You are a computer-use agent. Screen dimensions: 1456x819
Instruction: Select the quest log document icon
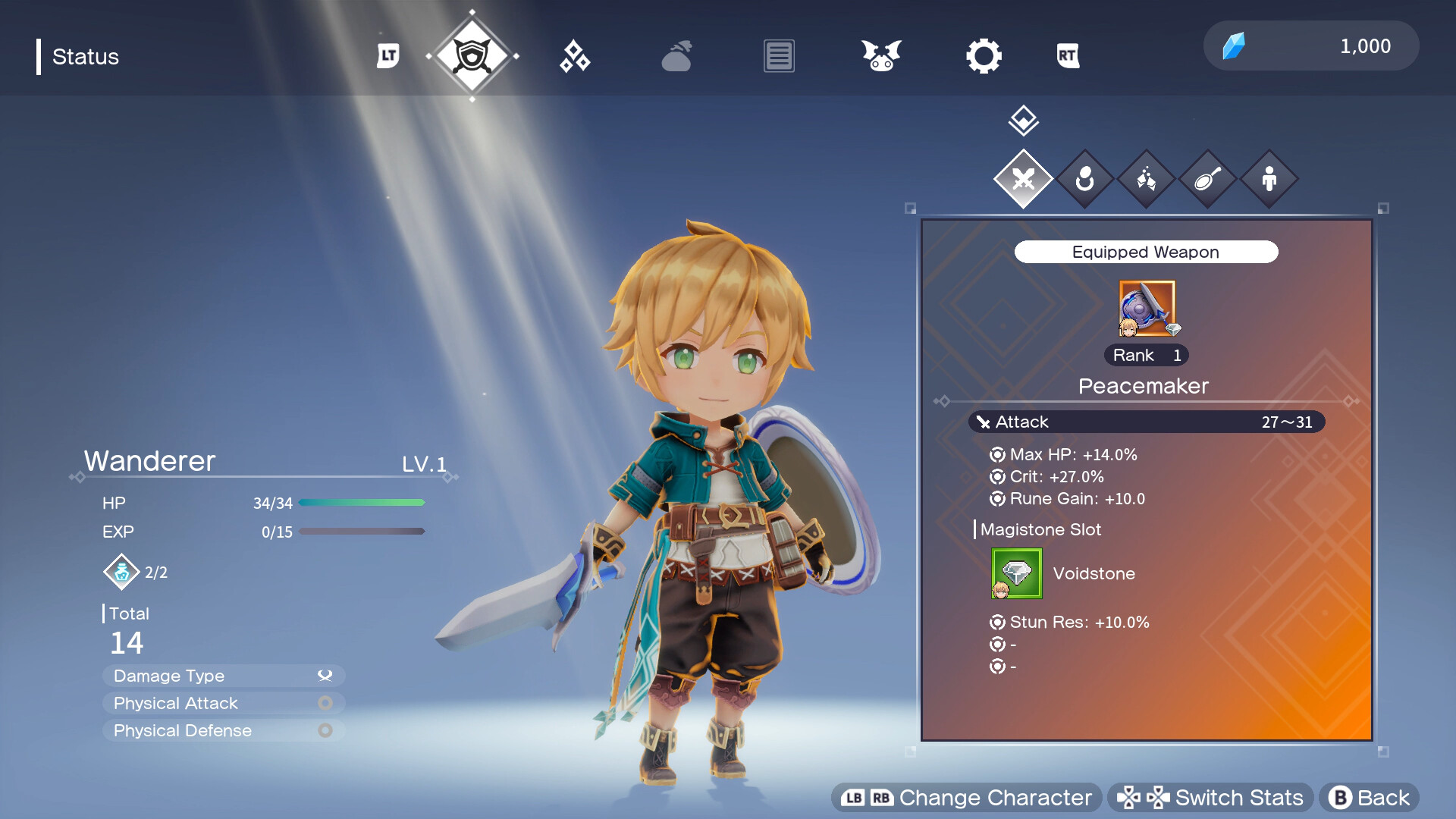[778, 55]
